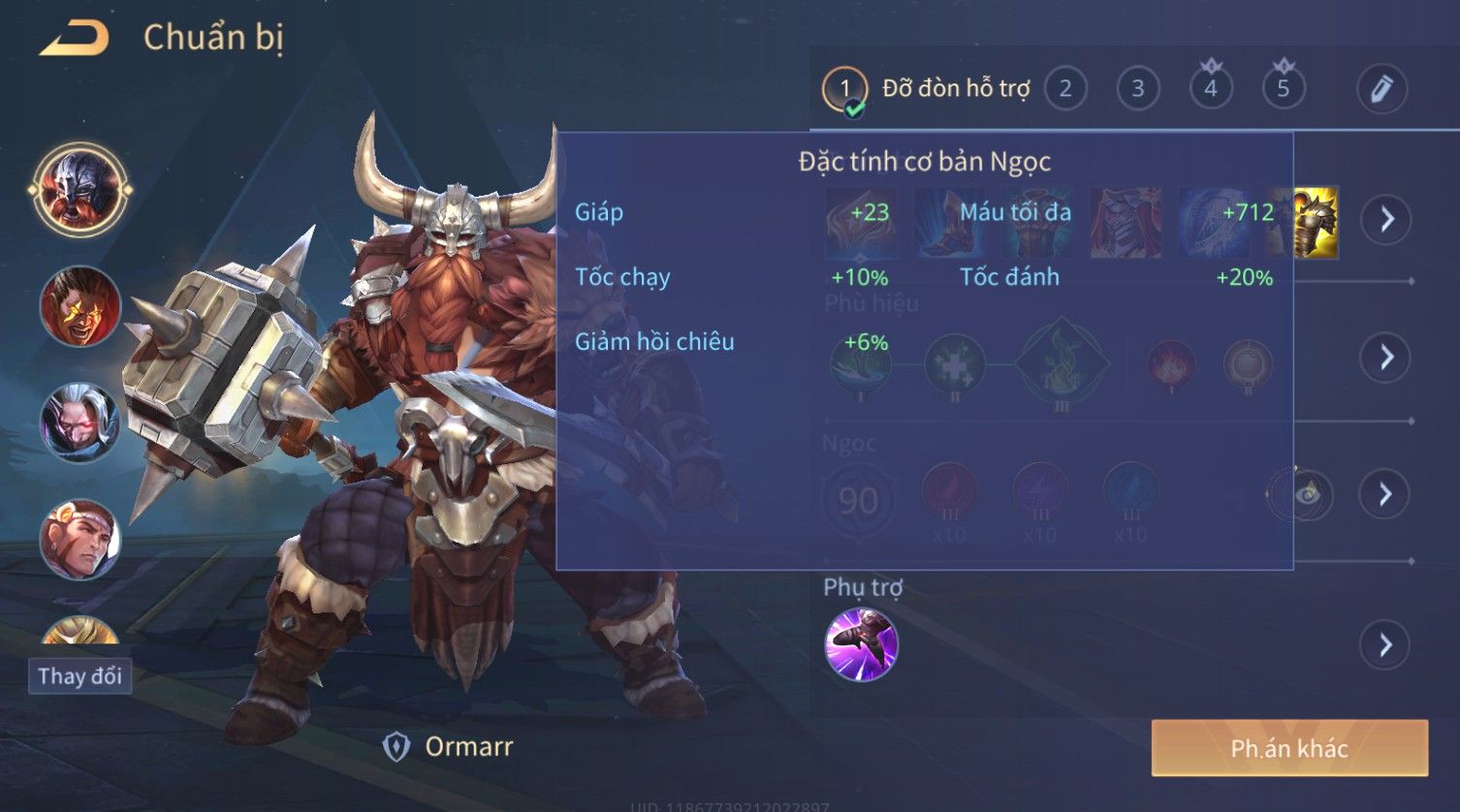
Task: Switch to preset 3
Action: [1138, 89]
